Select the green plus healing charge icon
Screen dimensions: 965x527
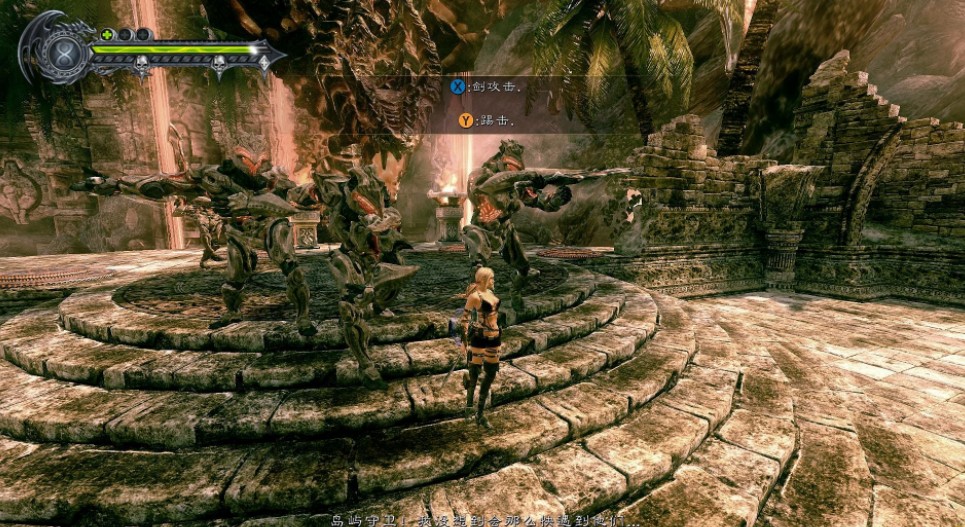point(107,34)
